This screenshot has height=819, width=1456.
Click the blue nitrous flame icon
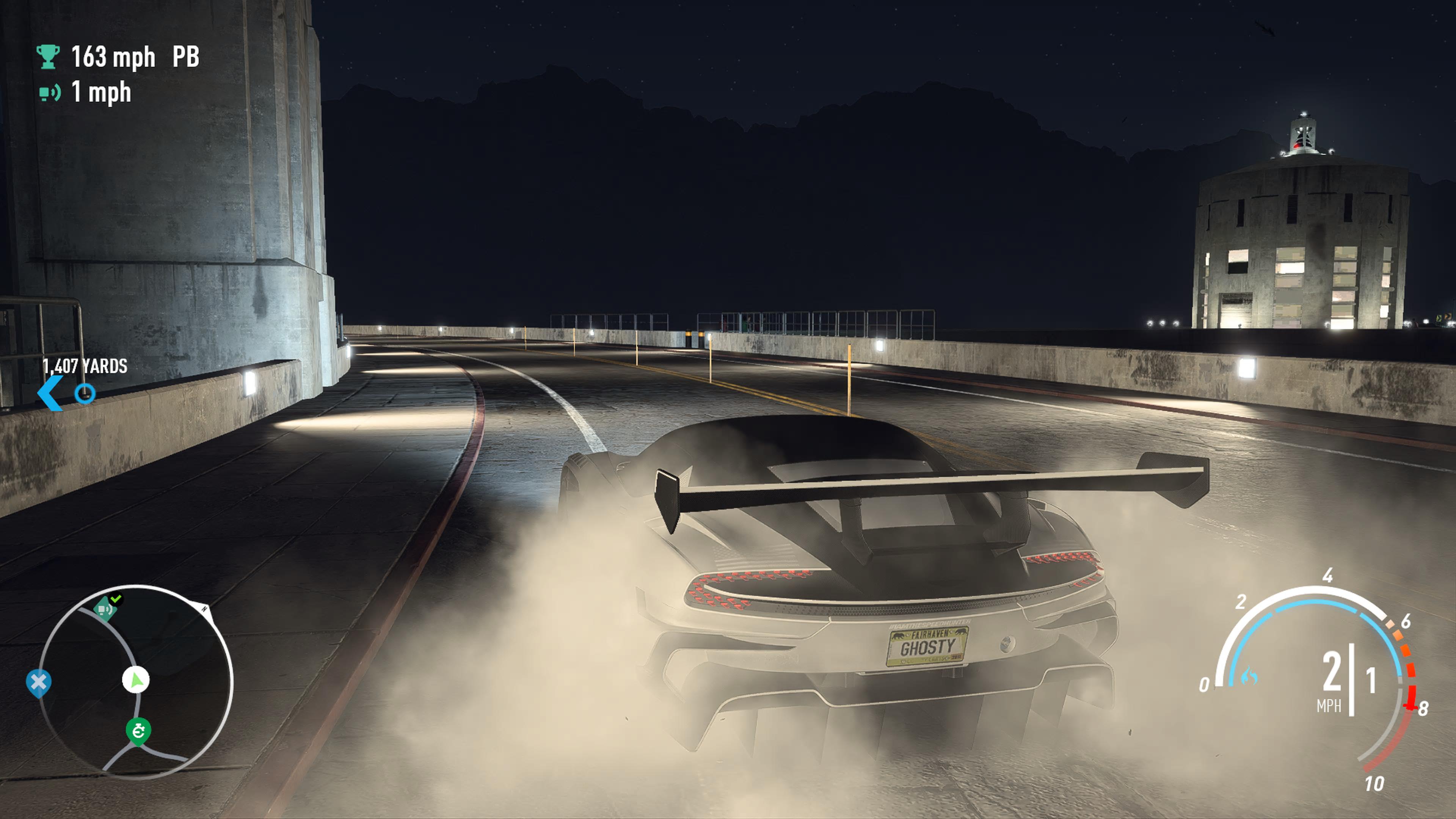(1250, 676)
